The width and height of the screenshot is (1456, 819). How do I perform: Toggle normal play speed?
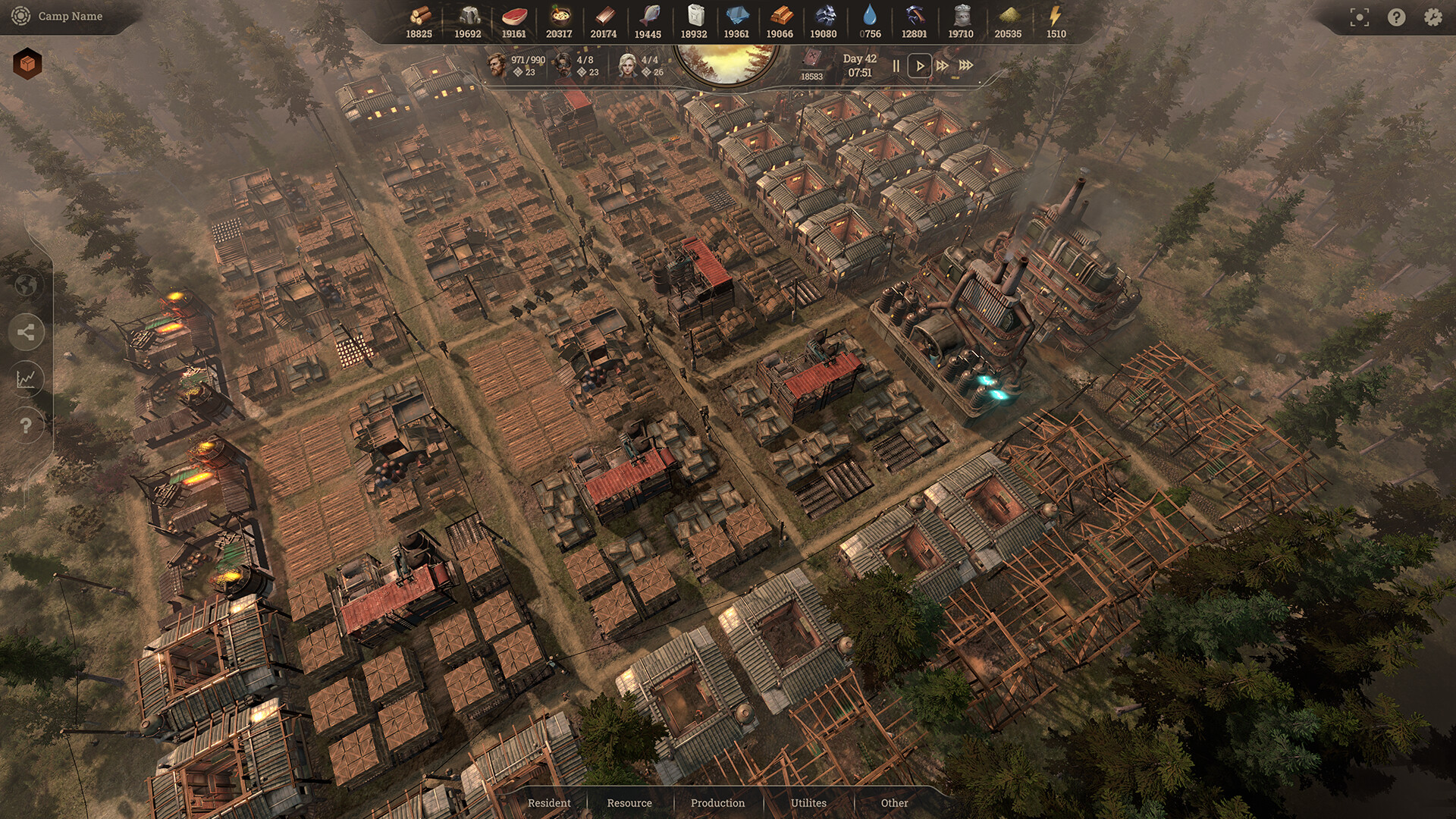[x=920, y=66]
